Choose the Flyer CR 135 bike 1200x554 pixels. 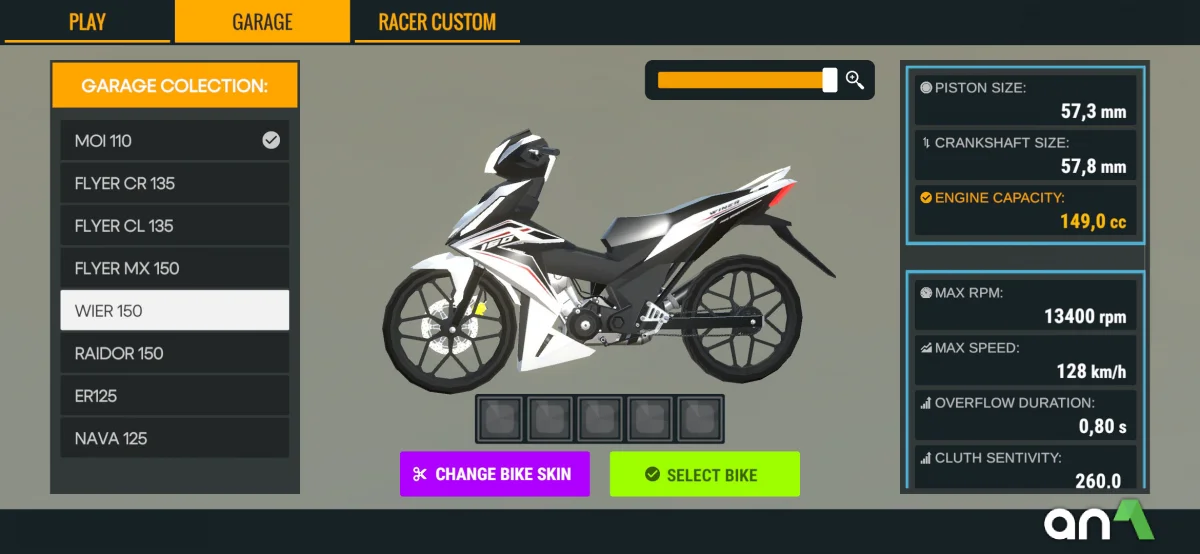(174, 184)
